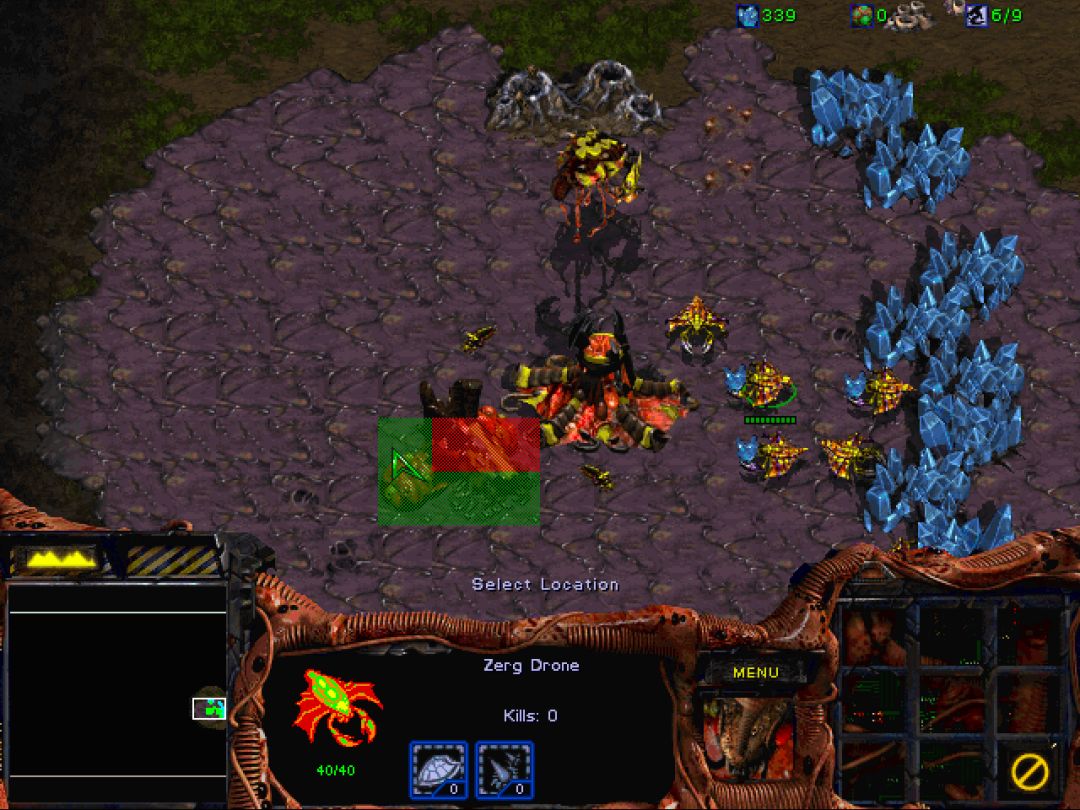Screen dimensions: 1080x810
Task: Open the game MENU
Action: pos(755,672)
